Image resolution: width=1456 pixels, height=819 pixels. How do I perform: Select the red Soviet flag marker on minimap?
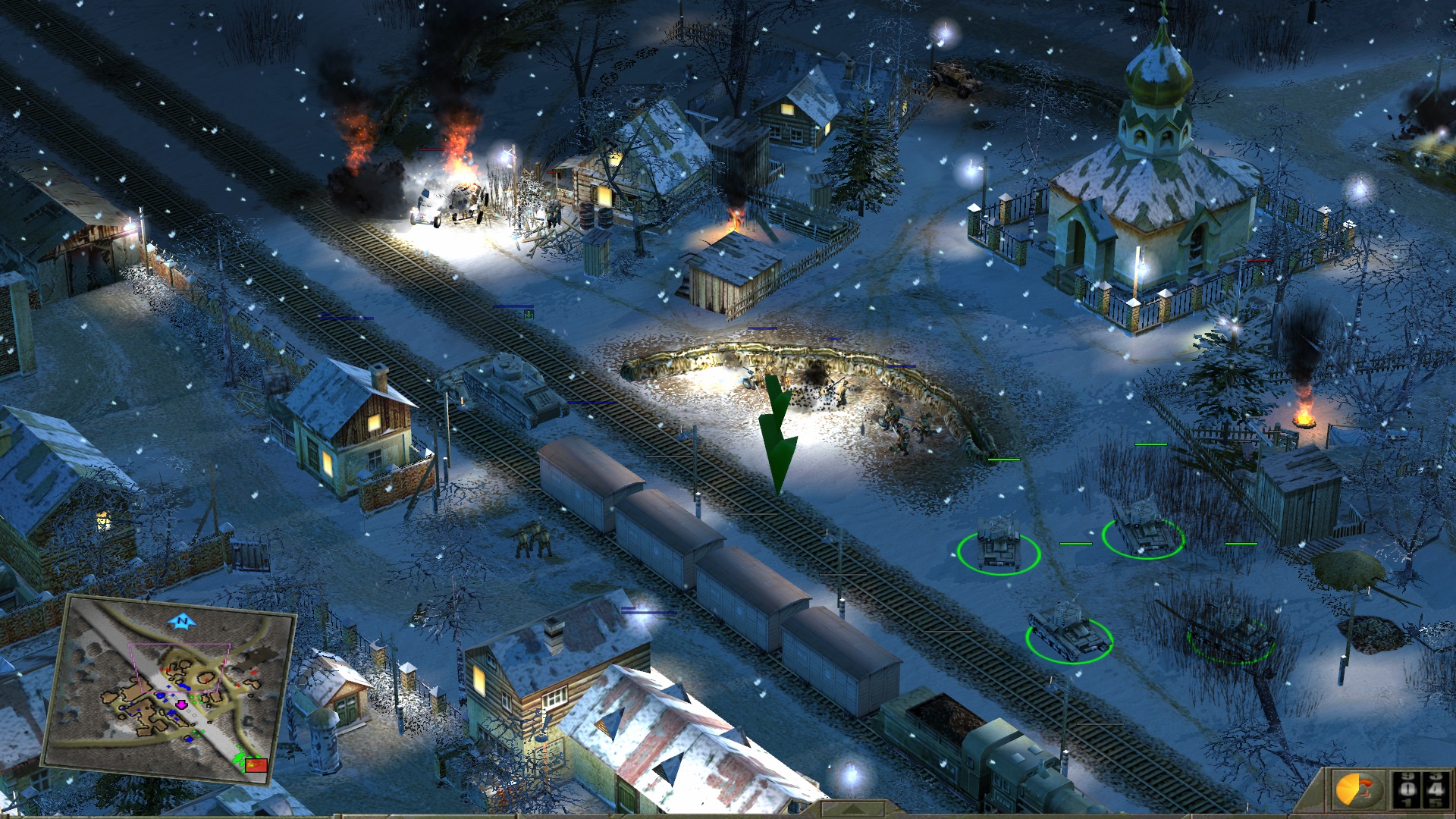[257, 764]
